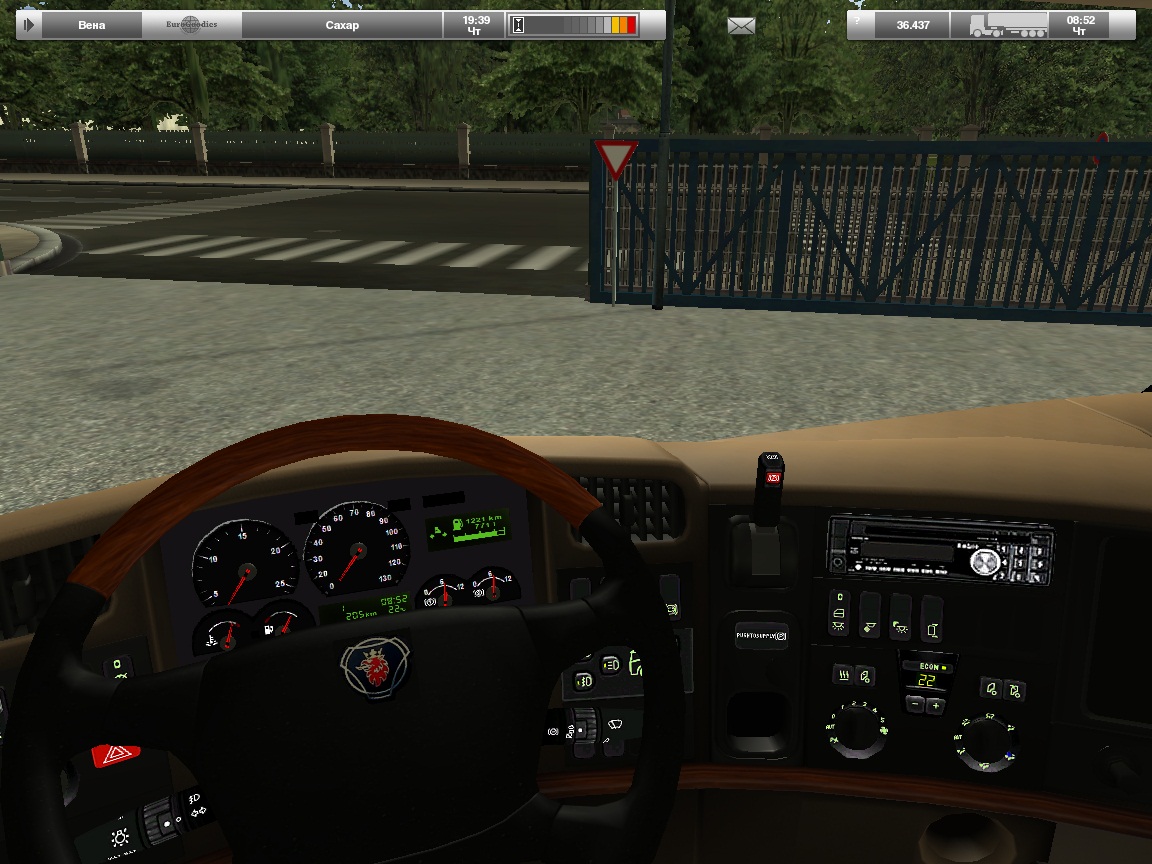Image resolution: width=1152 pixels, height=864 pixels.
Task: Click the Сахар cargo label
Action: pos(342,25)
